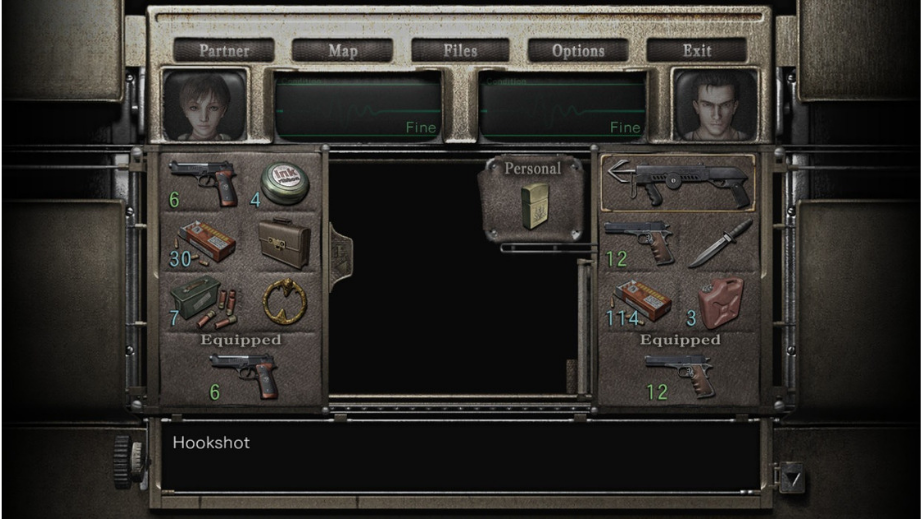This screenshot has width=922, height=519.
Task: Open the Files menu
Action: pos(460,50)
